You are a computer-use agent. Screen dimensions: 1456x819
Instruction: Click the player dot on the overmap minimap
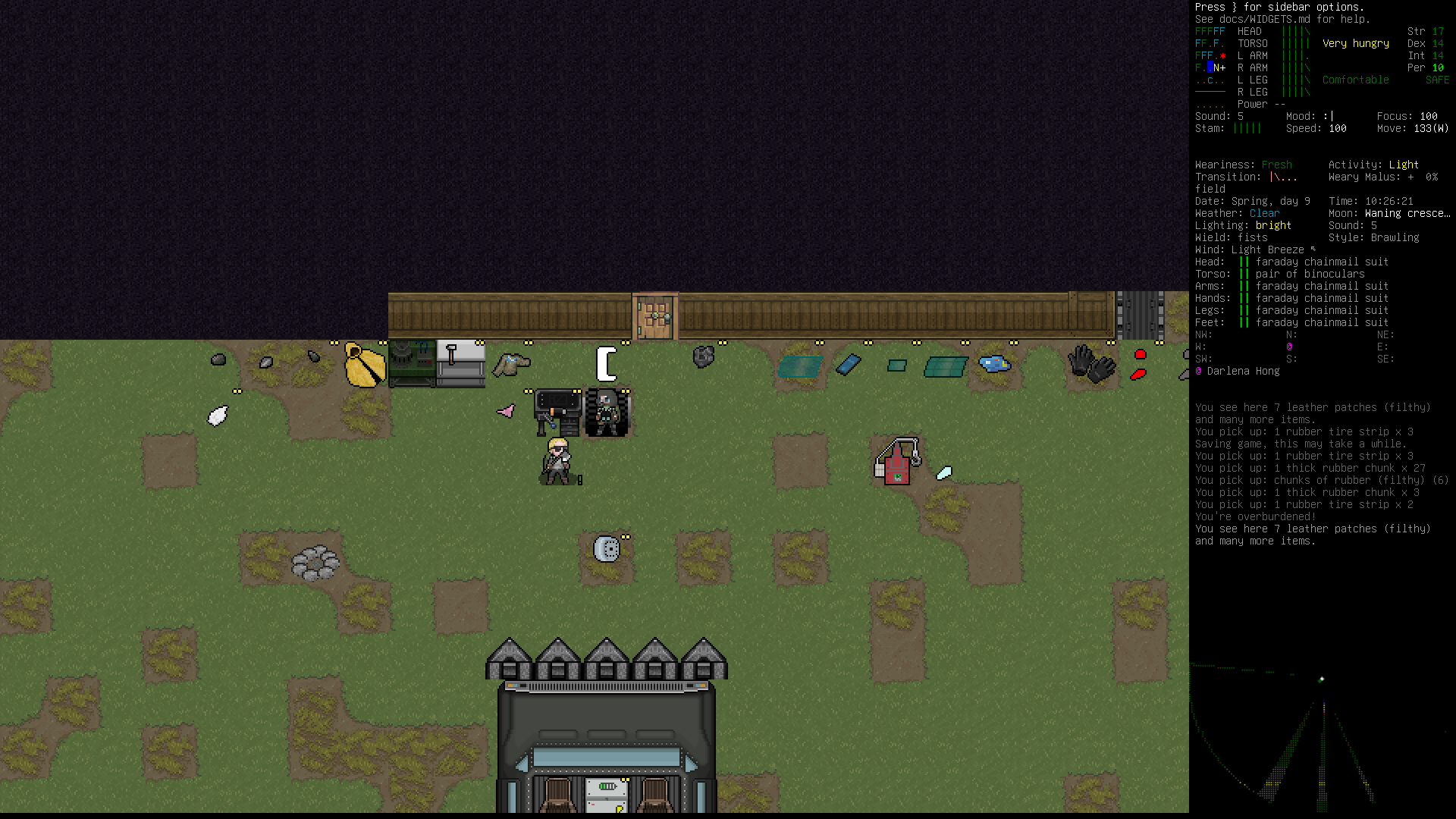pyautogui.click(x=1324, y=679)
